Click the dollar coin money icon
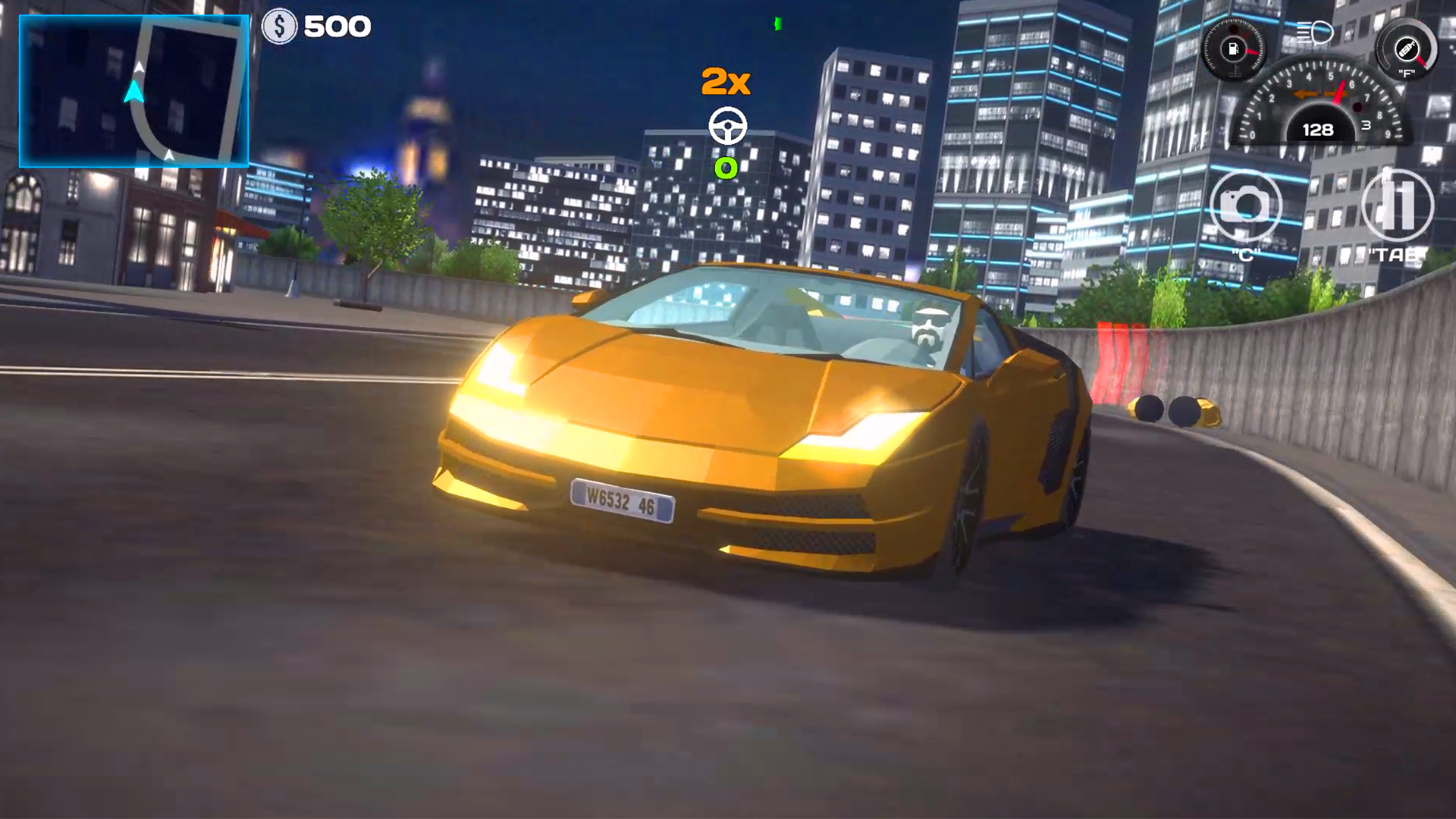This screenshot has width=1456, height=819. coord(280,25)
